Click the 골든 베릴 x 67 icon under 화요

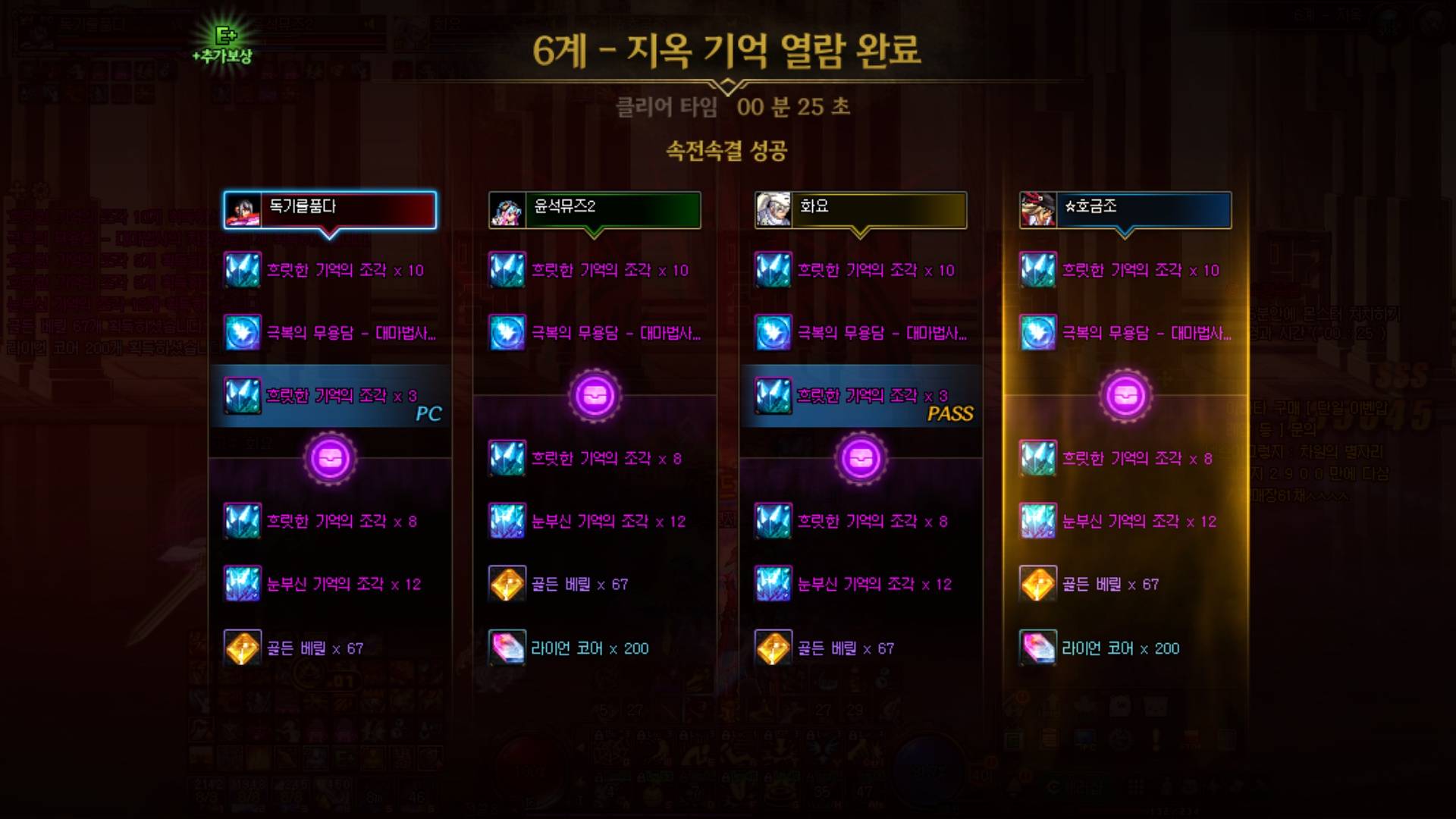click(774, 648)
